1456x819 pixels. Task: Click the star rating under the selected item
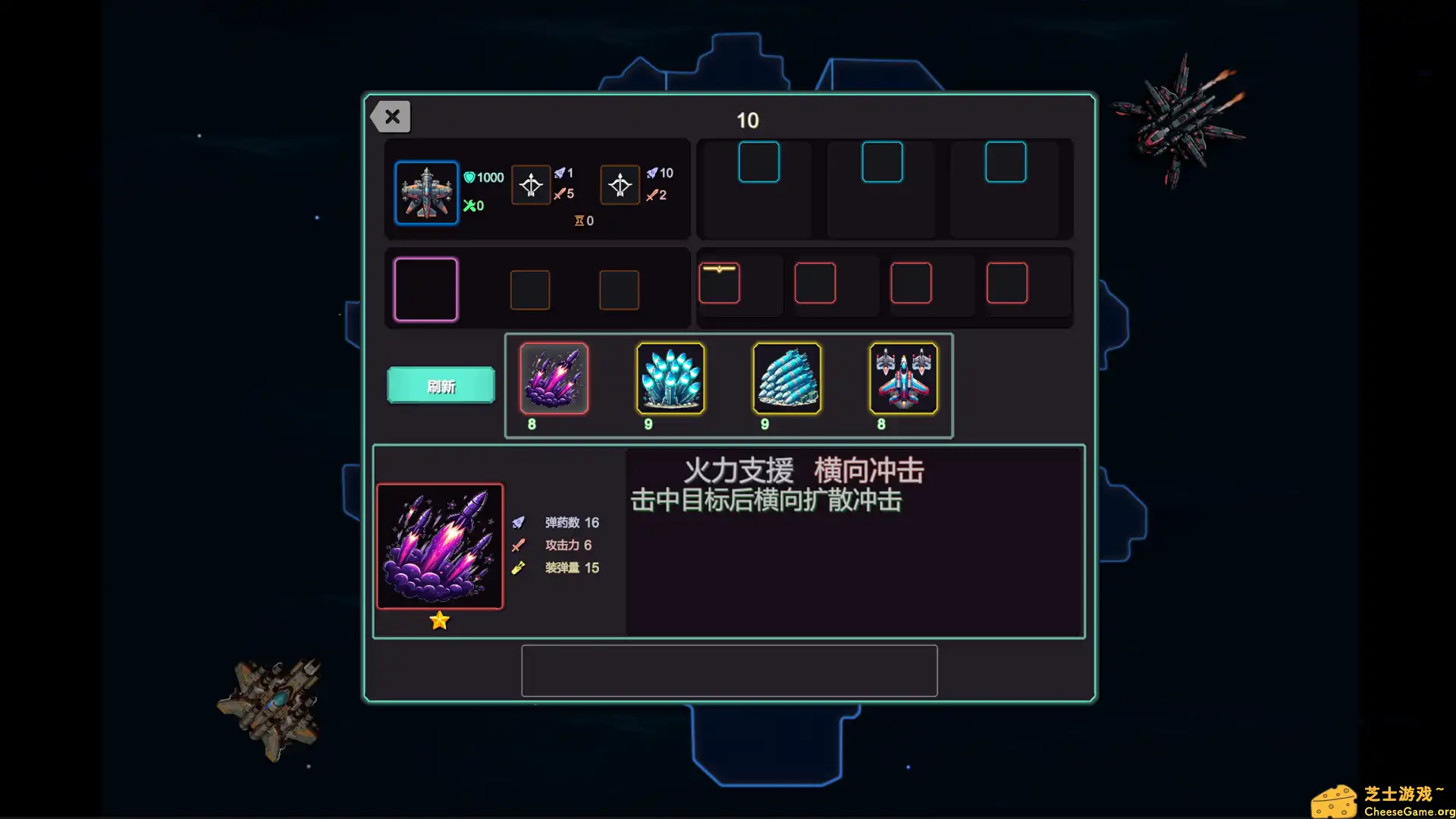point(439,620)
